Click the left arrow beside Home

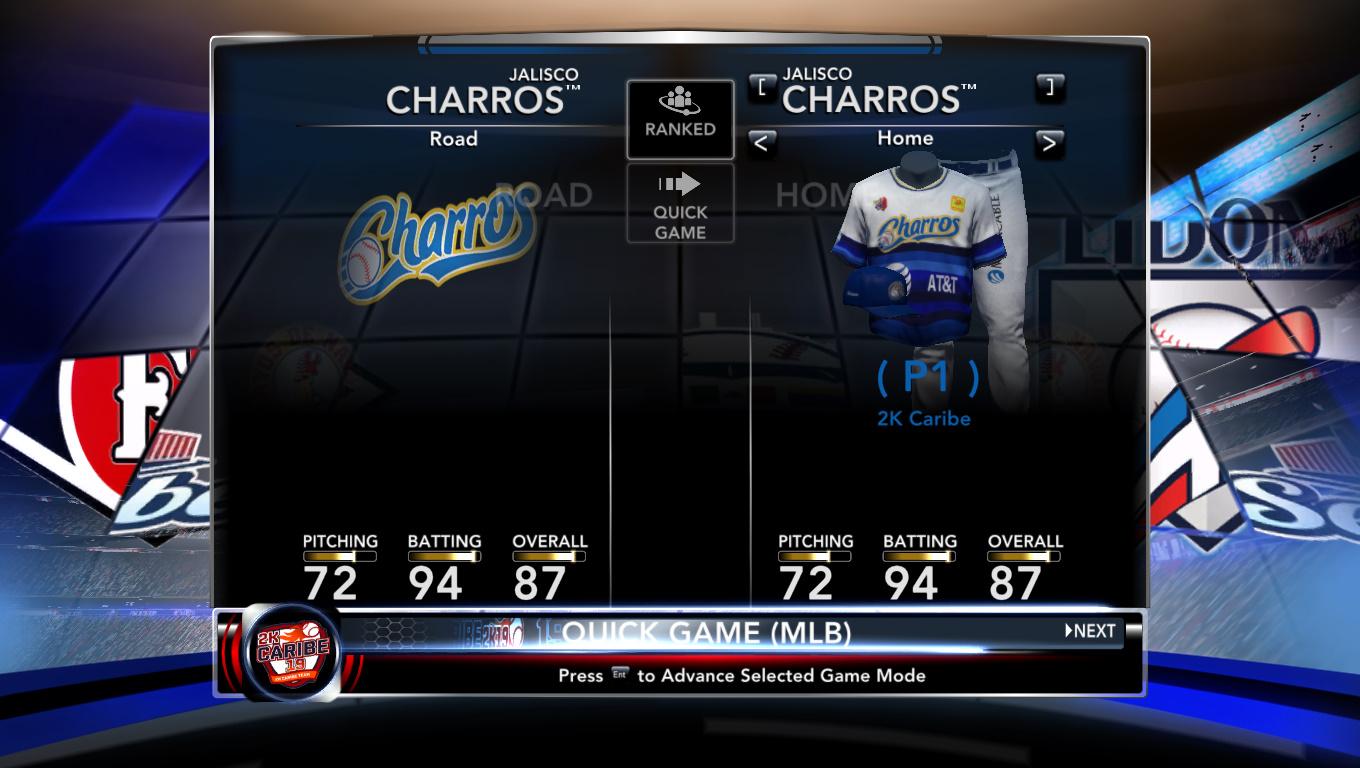pyautogui.click(x=762, y=143)
